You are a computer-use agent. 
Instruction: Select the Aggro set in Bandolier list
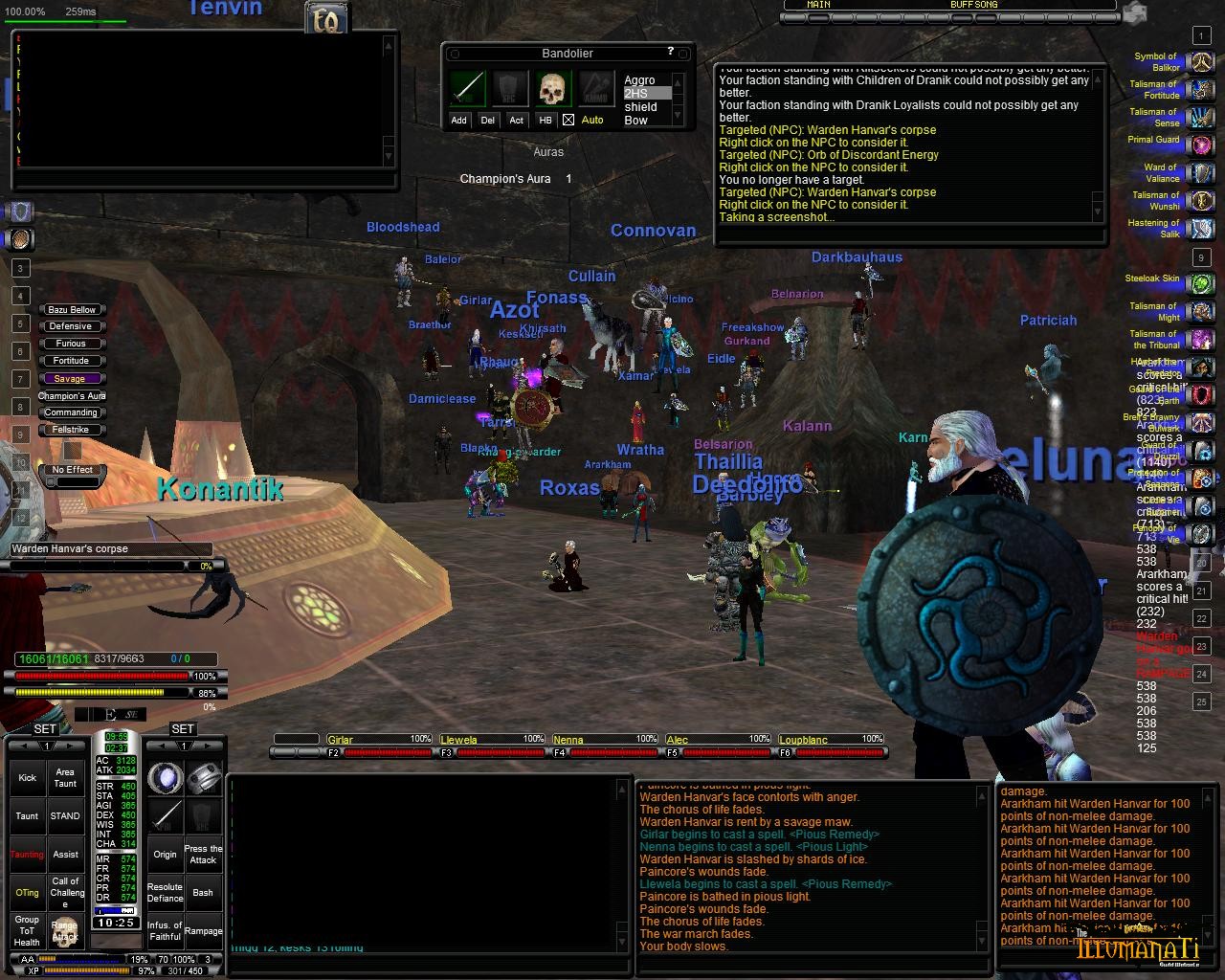click(639, 80)
